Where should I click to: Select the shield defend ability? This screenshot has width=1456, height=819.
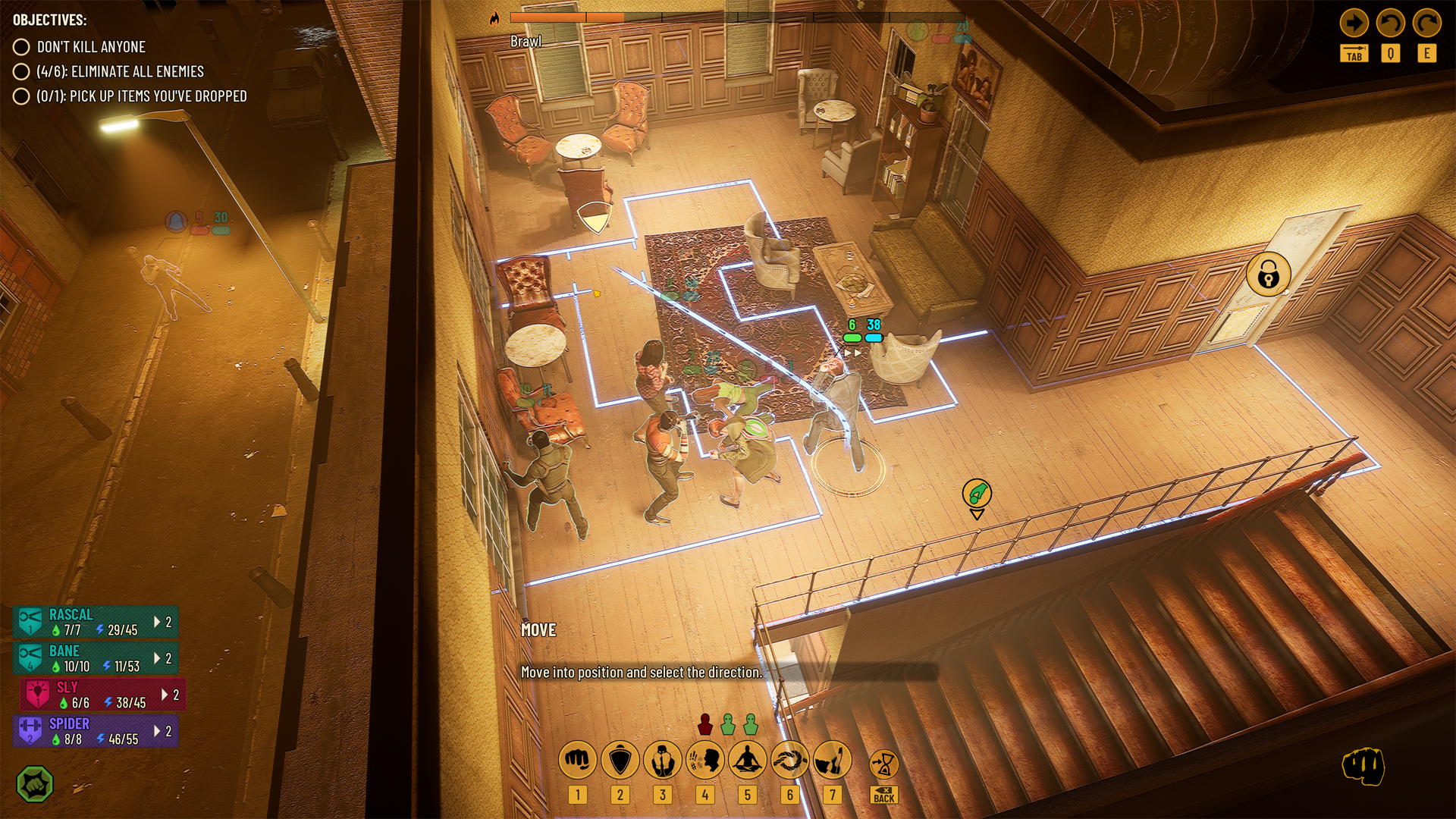point(620,760)
